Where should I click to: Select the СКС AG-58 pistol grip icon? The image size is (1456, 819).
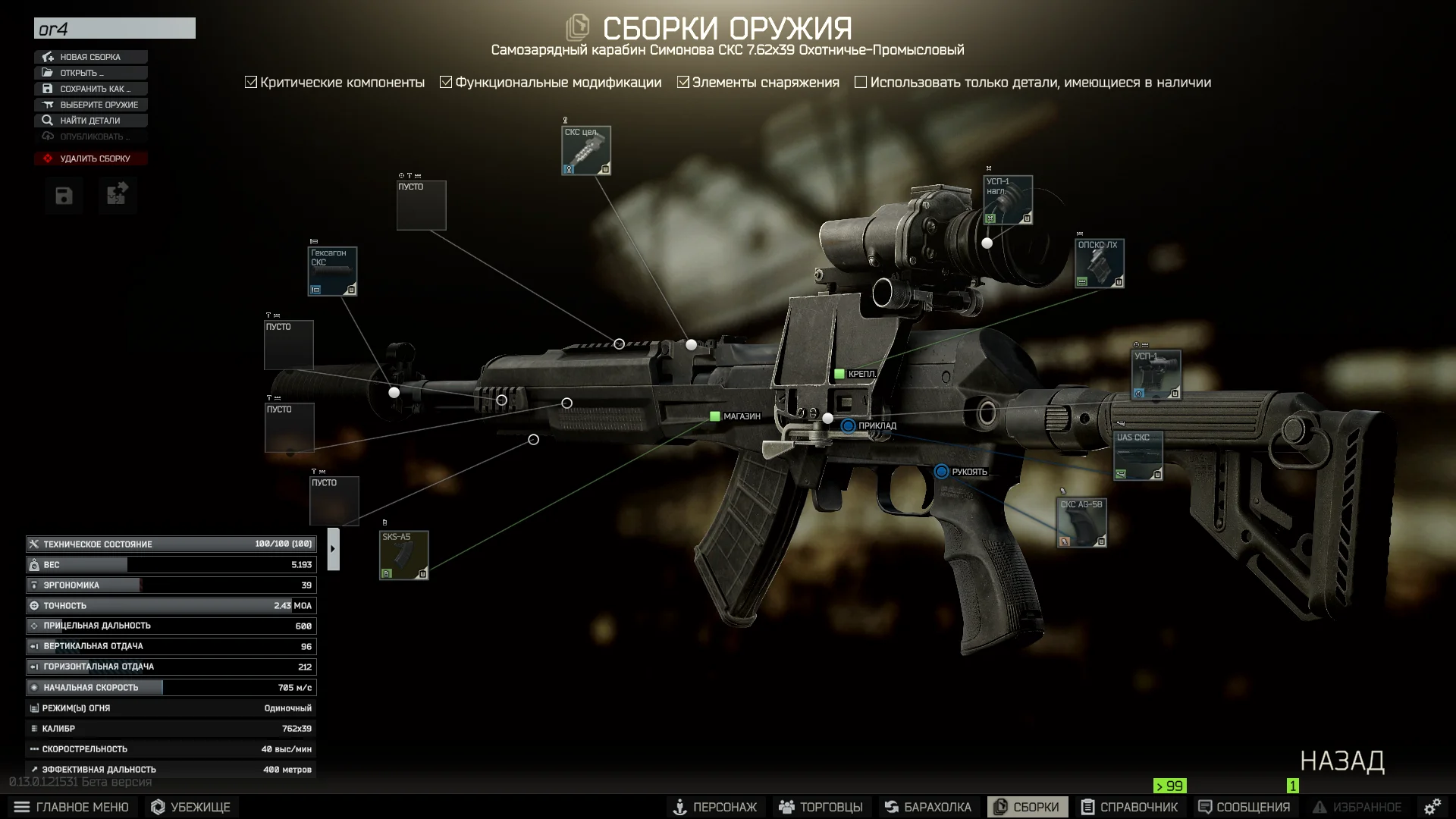coord(1082,522)
